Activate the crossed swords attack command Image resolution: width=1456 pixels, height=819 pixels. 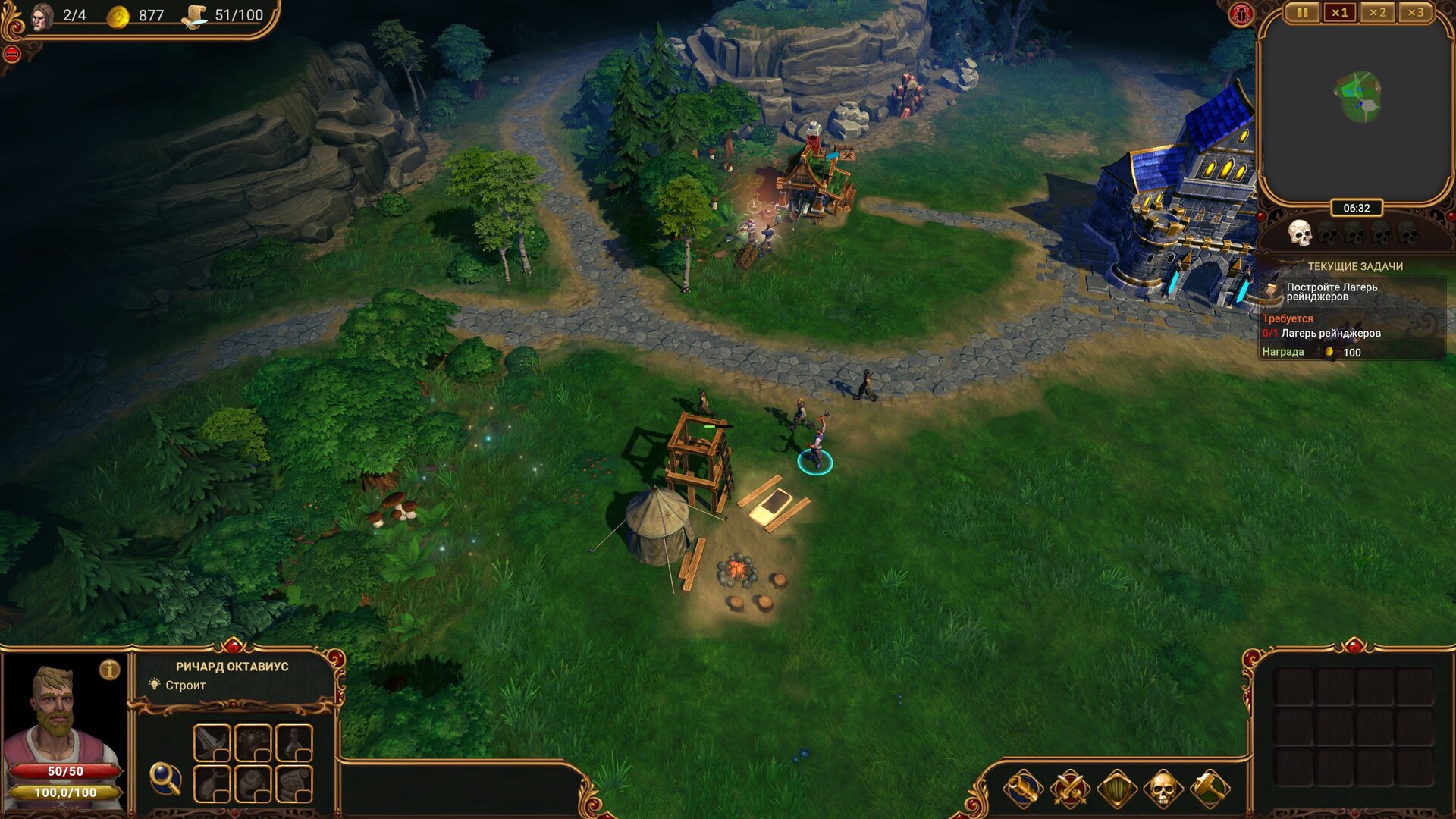[x=1070, y=789]
